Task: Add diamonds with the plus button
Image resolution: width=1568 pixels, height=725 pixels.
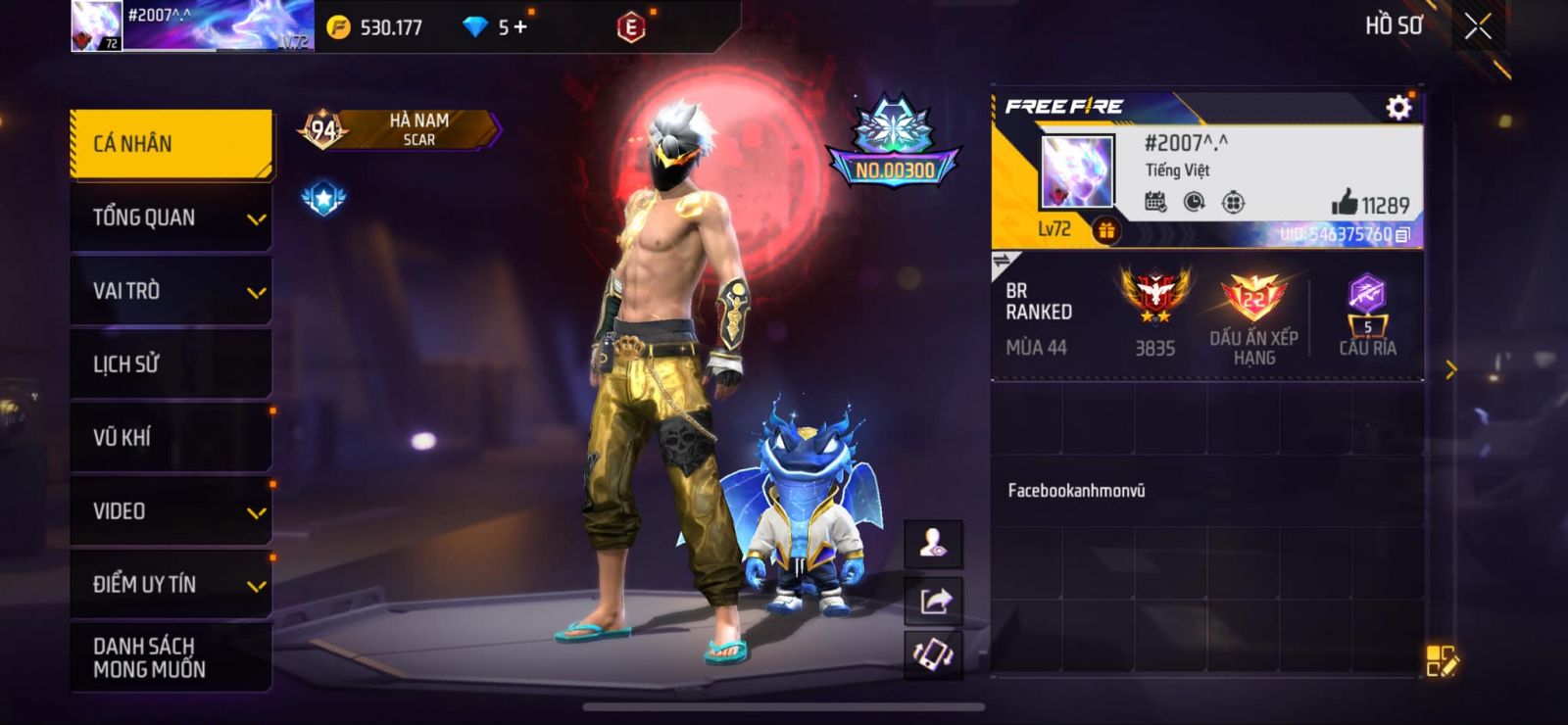Action: tap(520, 27)
